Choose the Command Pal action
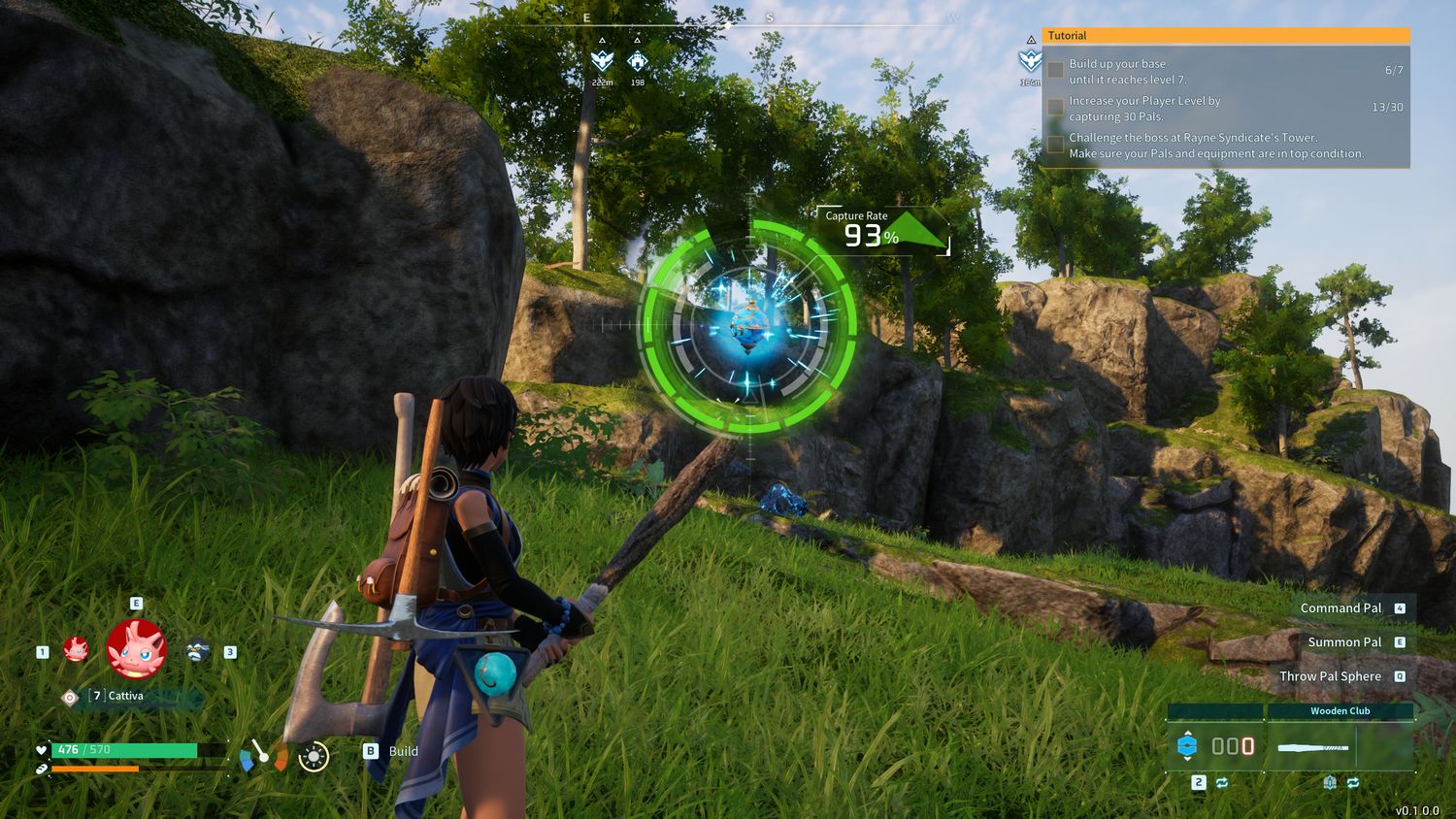This screenshot has width=1456, height=819. pyautogui.click(x=1340, y=608)
